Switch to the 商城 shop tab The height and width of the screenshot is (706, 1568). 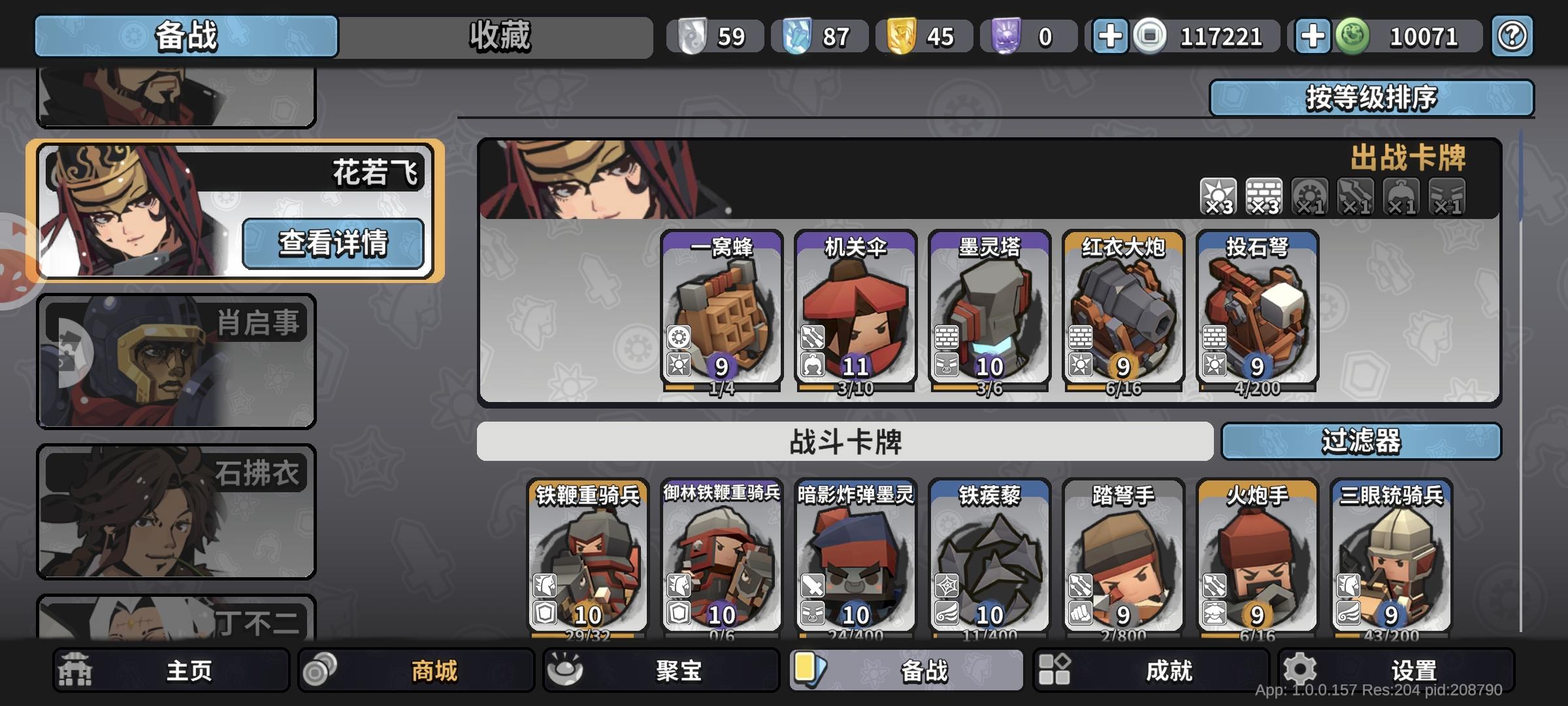(418, 670)
